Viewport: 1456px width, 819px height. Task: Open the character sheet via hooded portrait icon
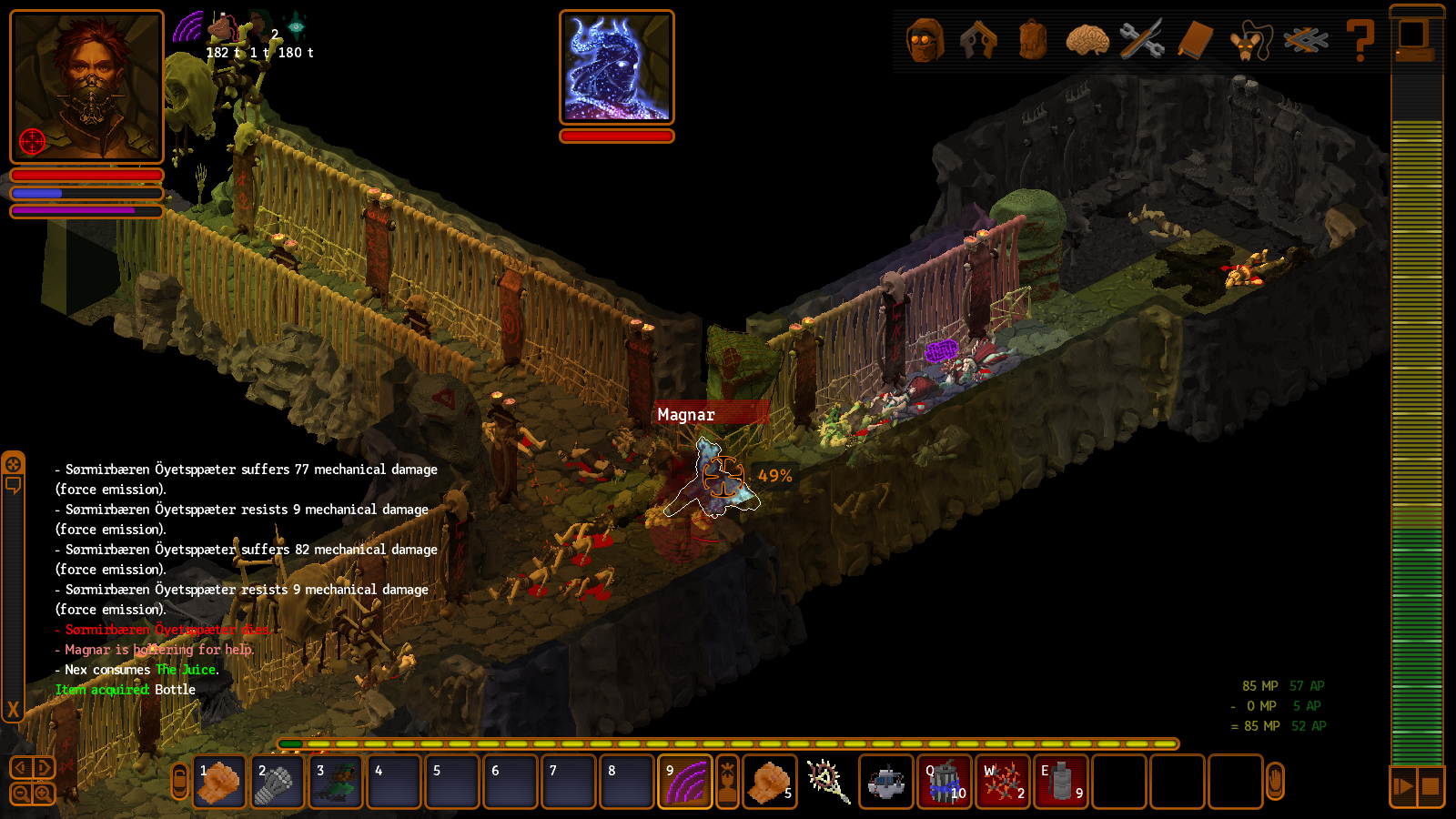click(925, 41)
